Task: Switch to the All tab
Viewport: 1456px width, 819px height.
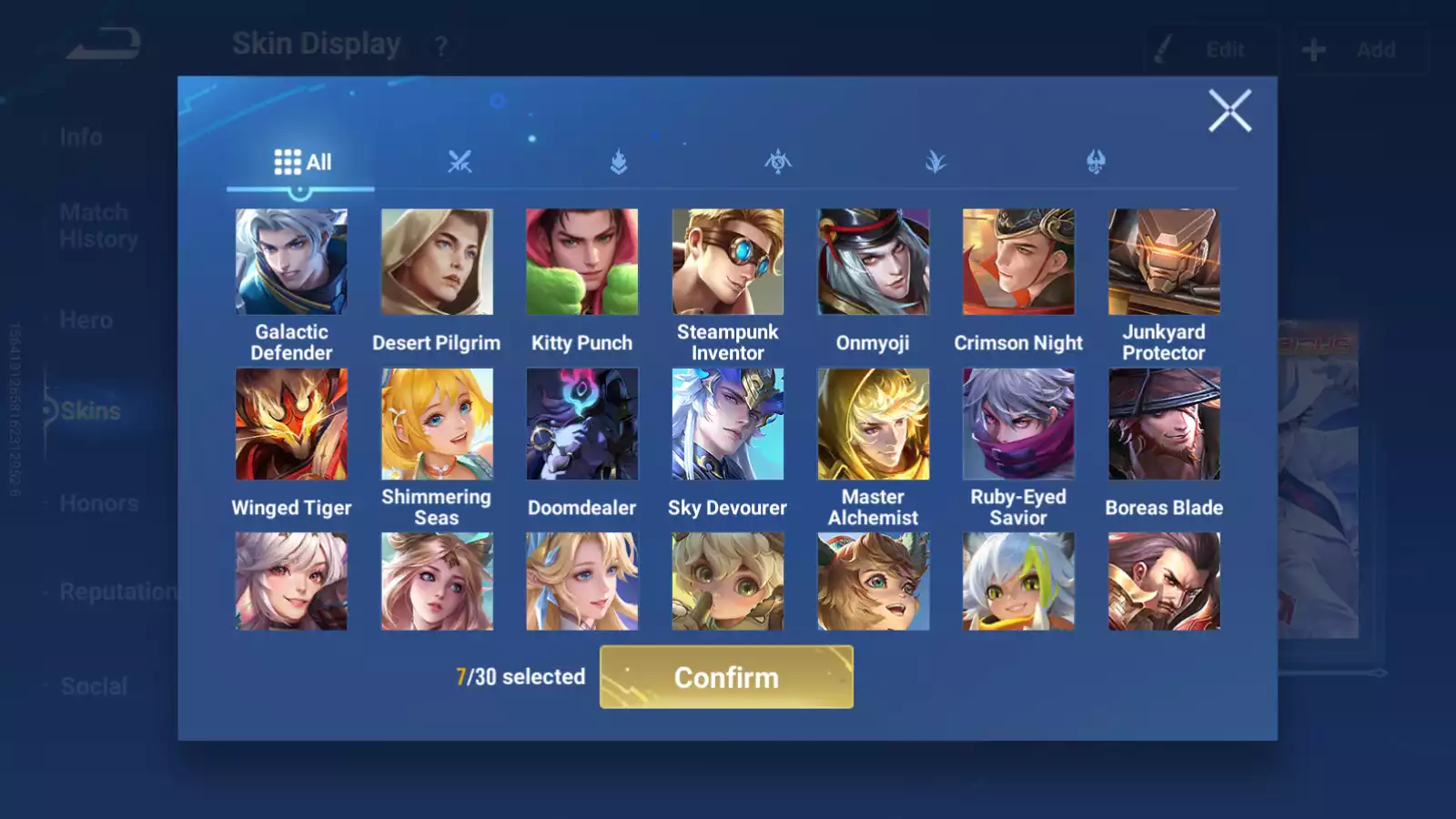Action: (x=303, y=161)
